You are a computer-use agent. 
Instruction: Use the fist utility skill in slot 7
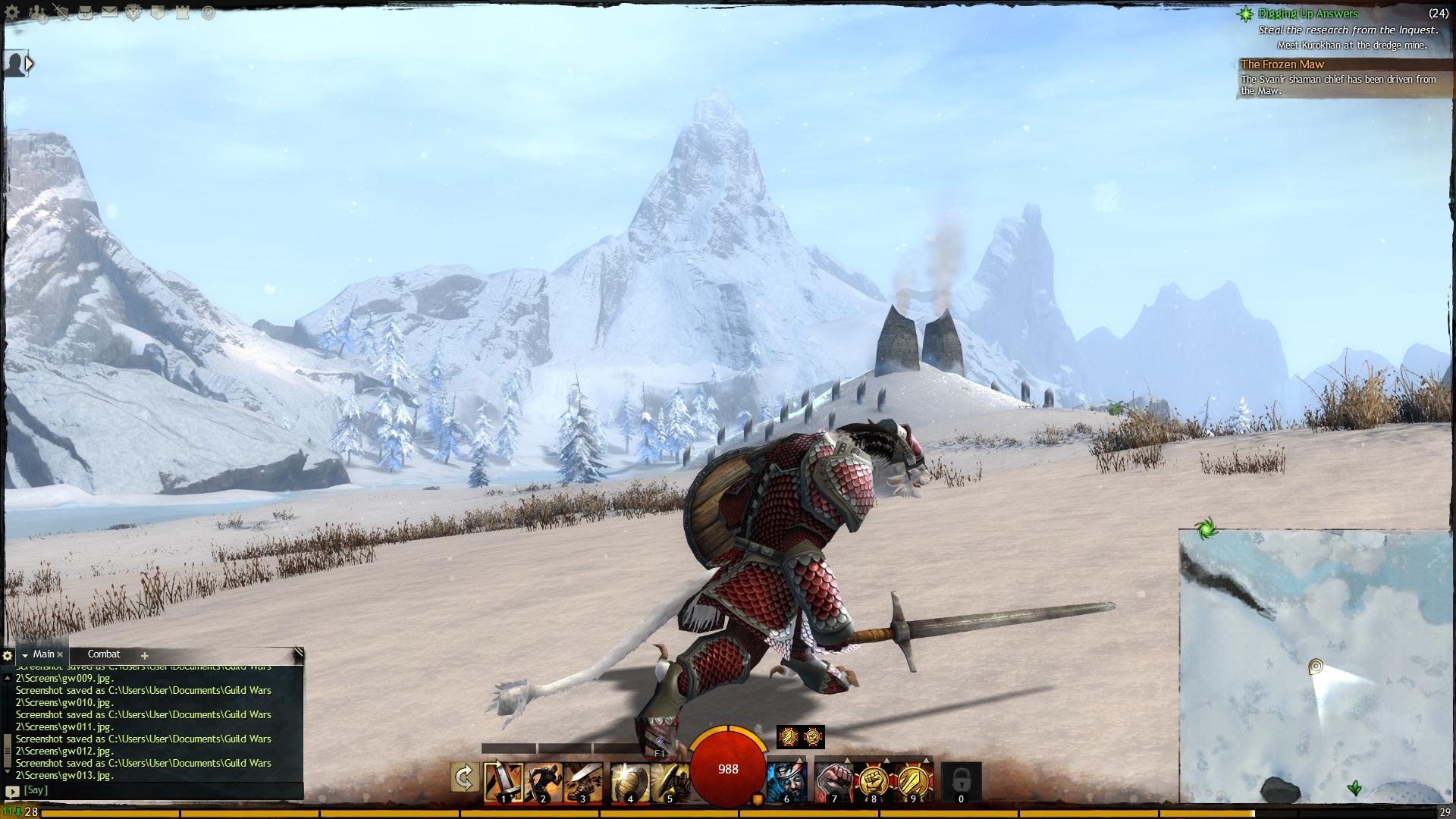[833, 781]
